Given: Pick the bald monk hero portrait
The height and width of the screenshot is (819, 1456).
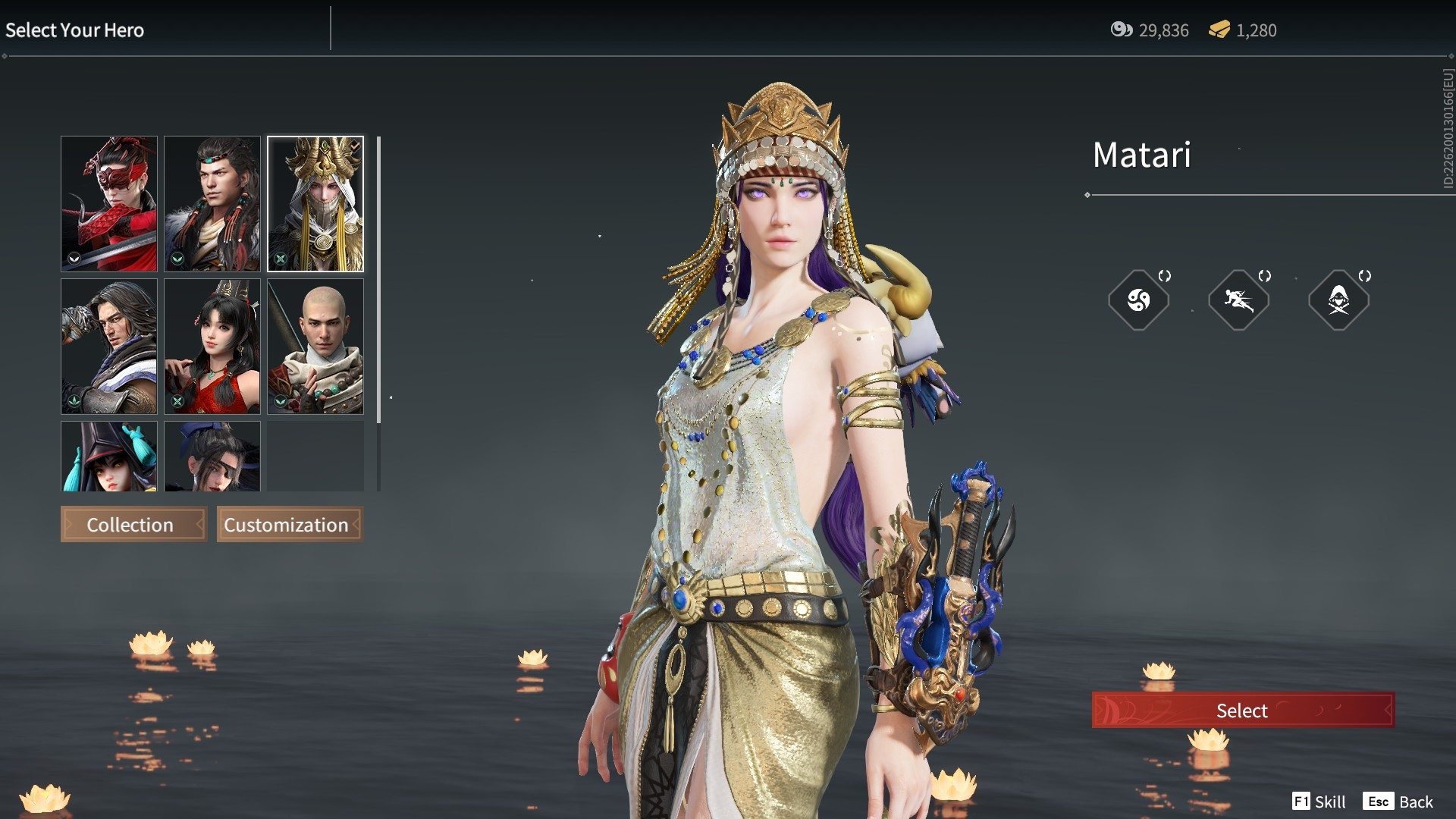Looking at the screenshot, I should (315, 346).
